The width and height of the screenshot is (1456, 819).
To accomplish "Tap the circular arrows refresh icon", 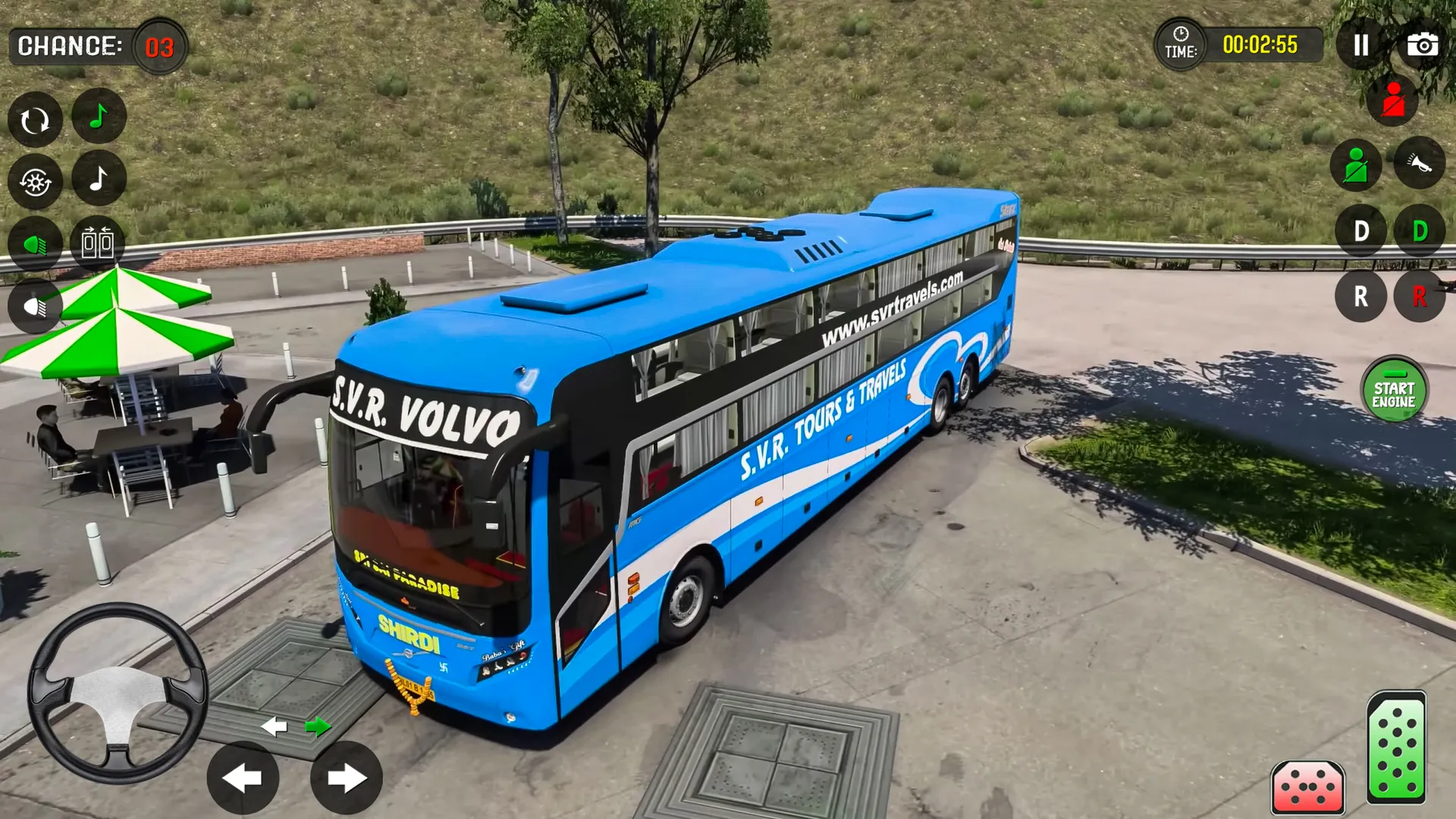I will pyautogui.click(x=35, y=120).
